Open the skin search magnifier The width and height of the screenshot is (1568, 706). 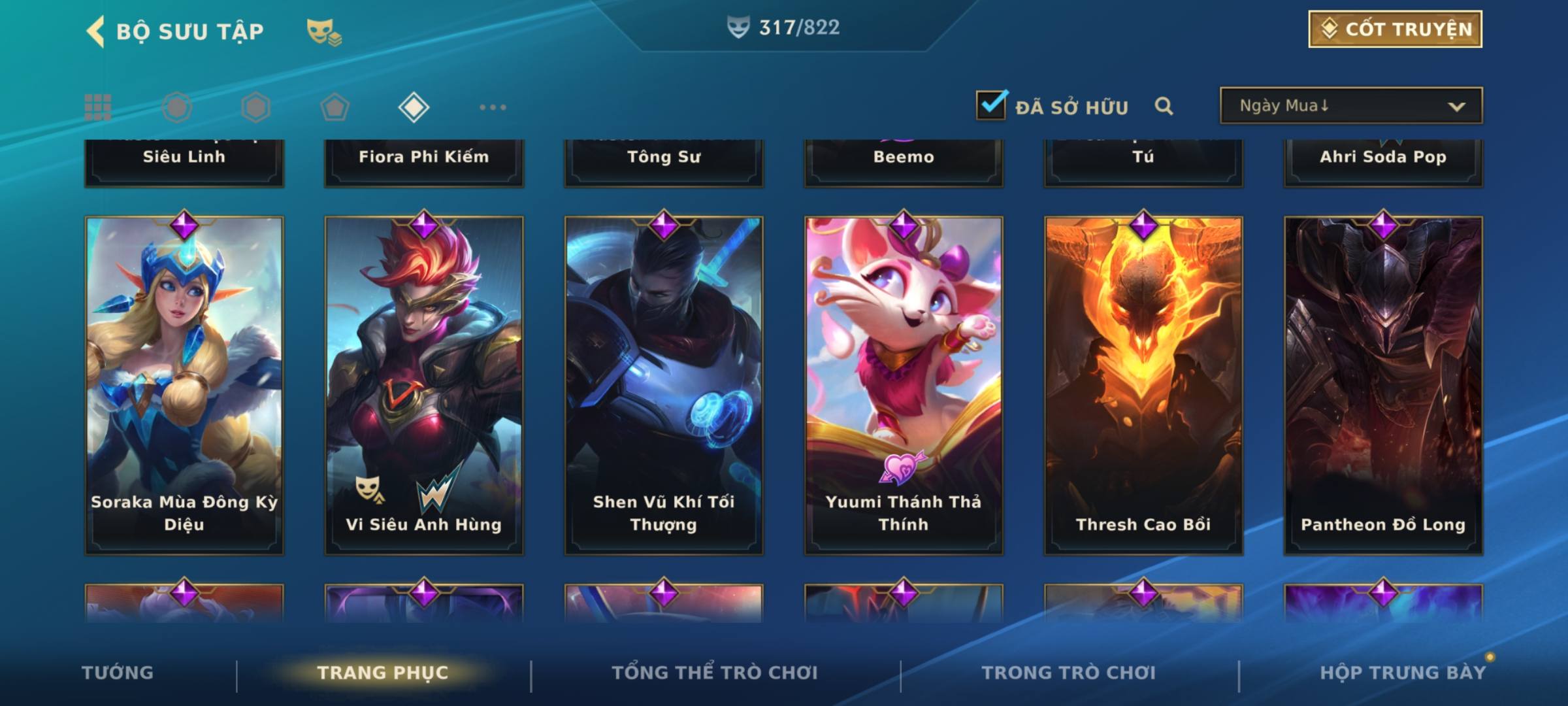1164,106
